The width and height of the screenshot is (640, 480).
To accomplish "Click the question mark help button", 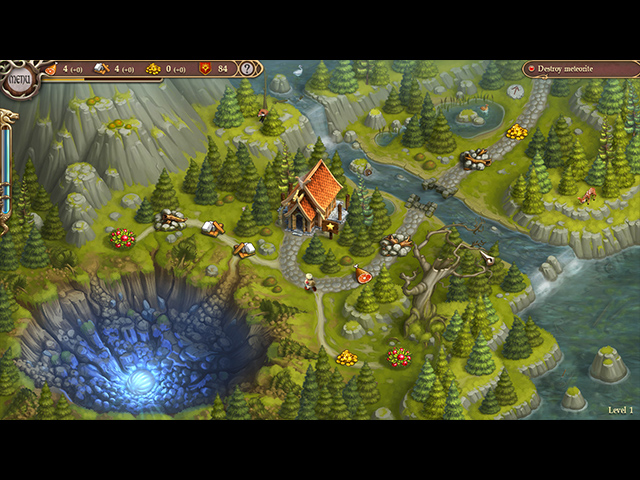I will click(x=248, y=69).
